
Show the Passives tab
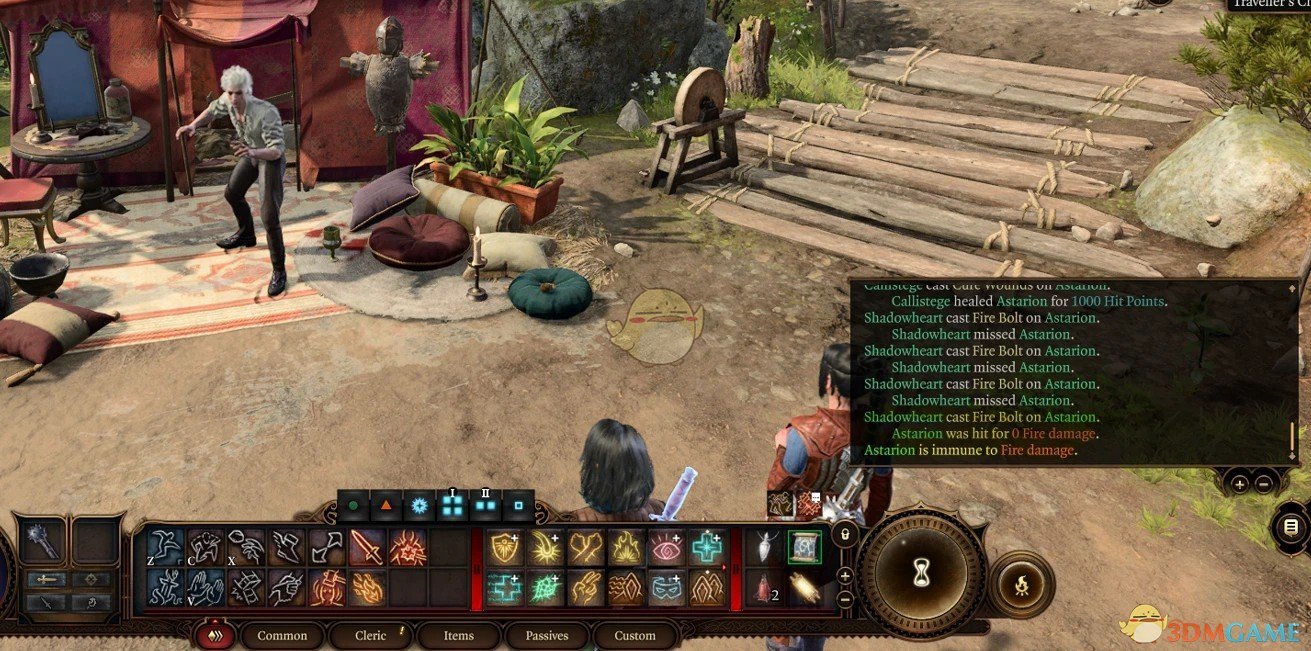tap(546, 635)
